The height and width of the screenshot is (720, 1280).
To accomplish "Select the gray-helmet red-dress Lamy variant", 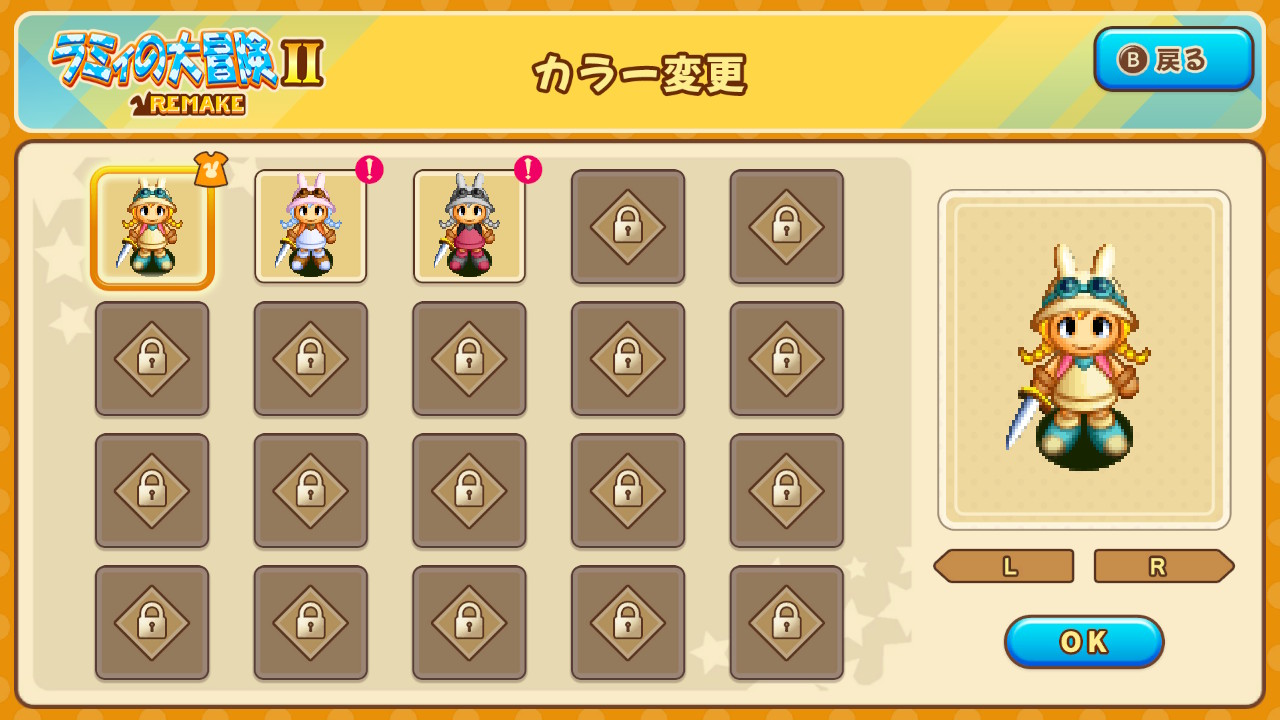I will pos(469,225).
